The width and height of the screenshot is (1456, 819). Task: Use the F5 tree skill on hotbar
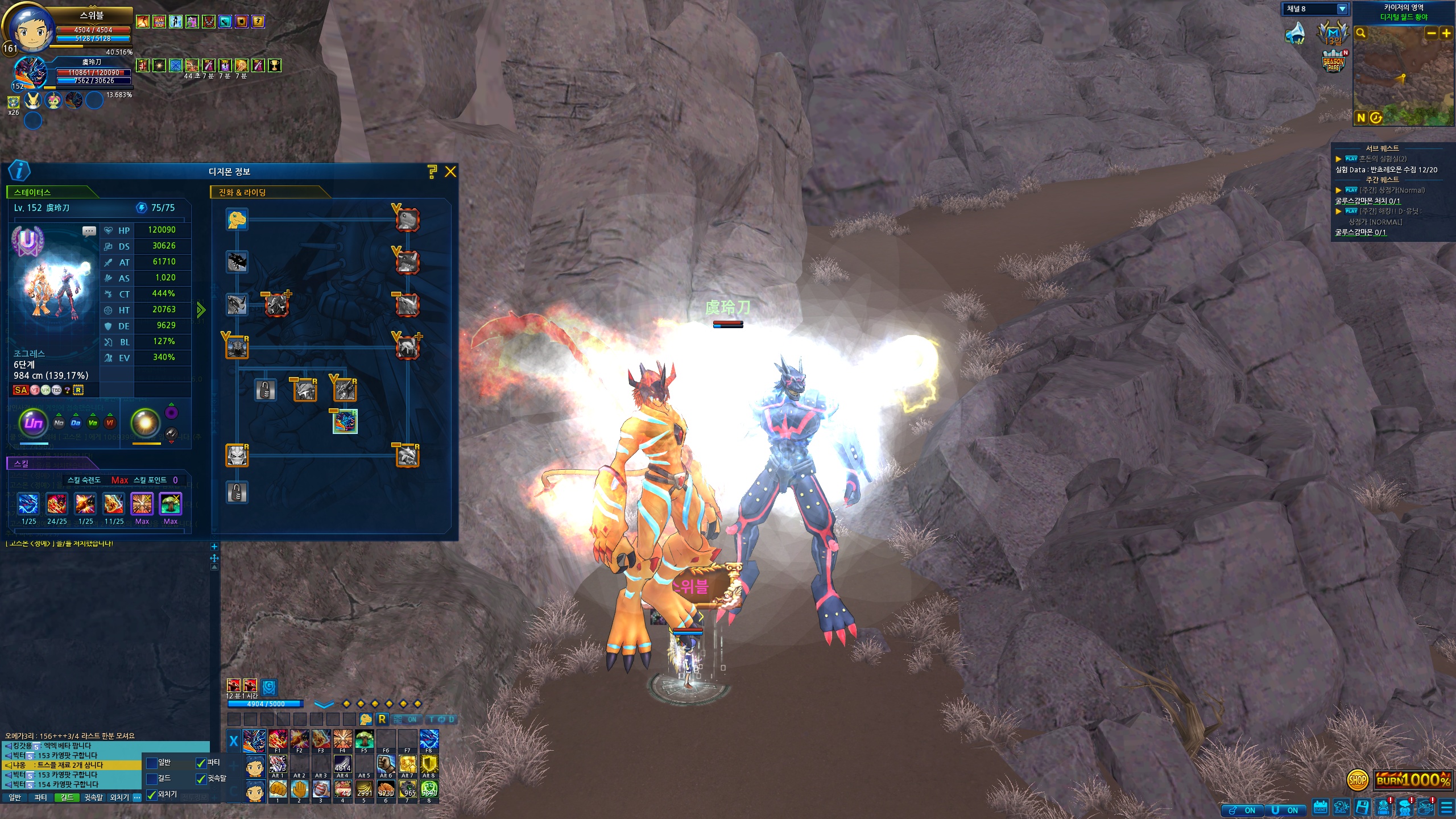pyautogui.click(x=364, y=740)
